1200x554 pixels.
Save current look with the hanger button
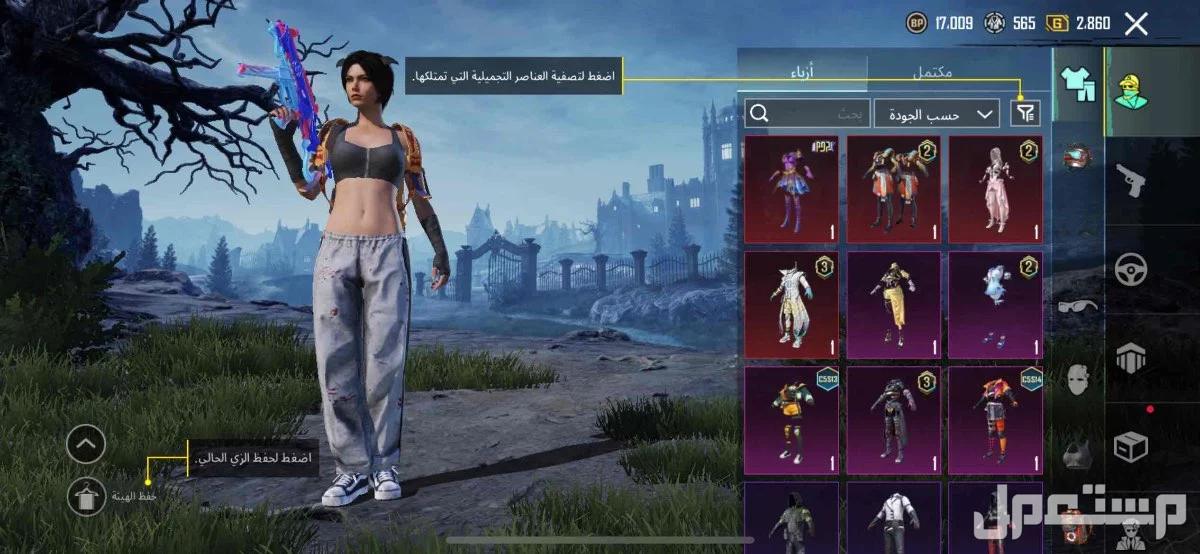click(x=86, y=496)
